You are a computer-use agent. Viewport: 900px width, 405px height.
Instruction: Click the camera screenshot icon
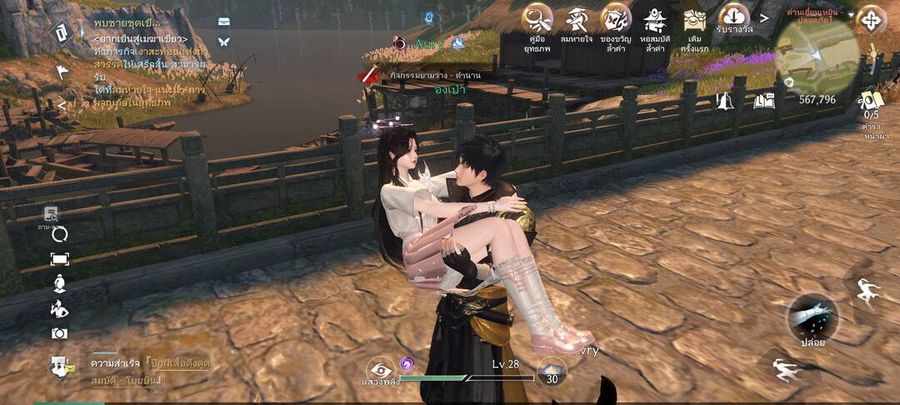pyautogui.click(x=60, y=333)
